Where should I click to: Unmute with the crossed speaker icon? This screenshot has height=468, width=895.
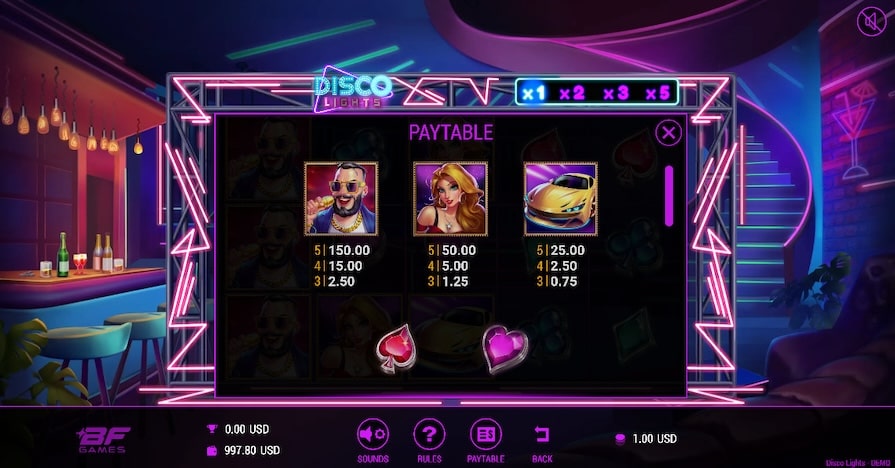coord(872,19)
